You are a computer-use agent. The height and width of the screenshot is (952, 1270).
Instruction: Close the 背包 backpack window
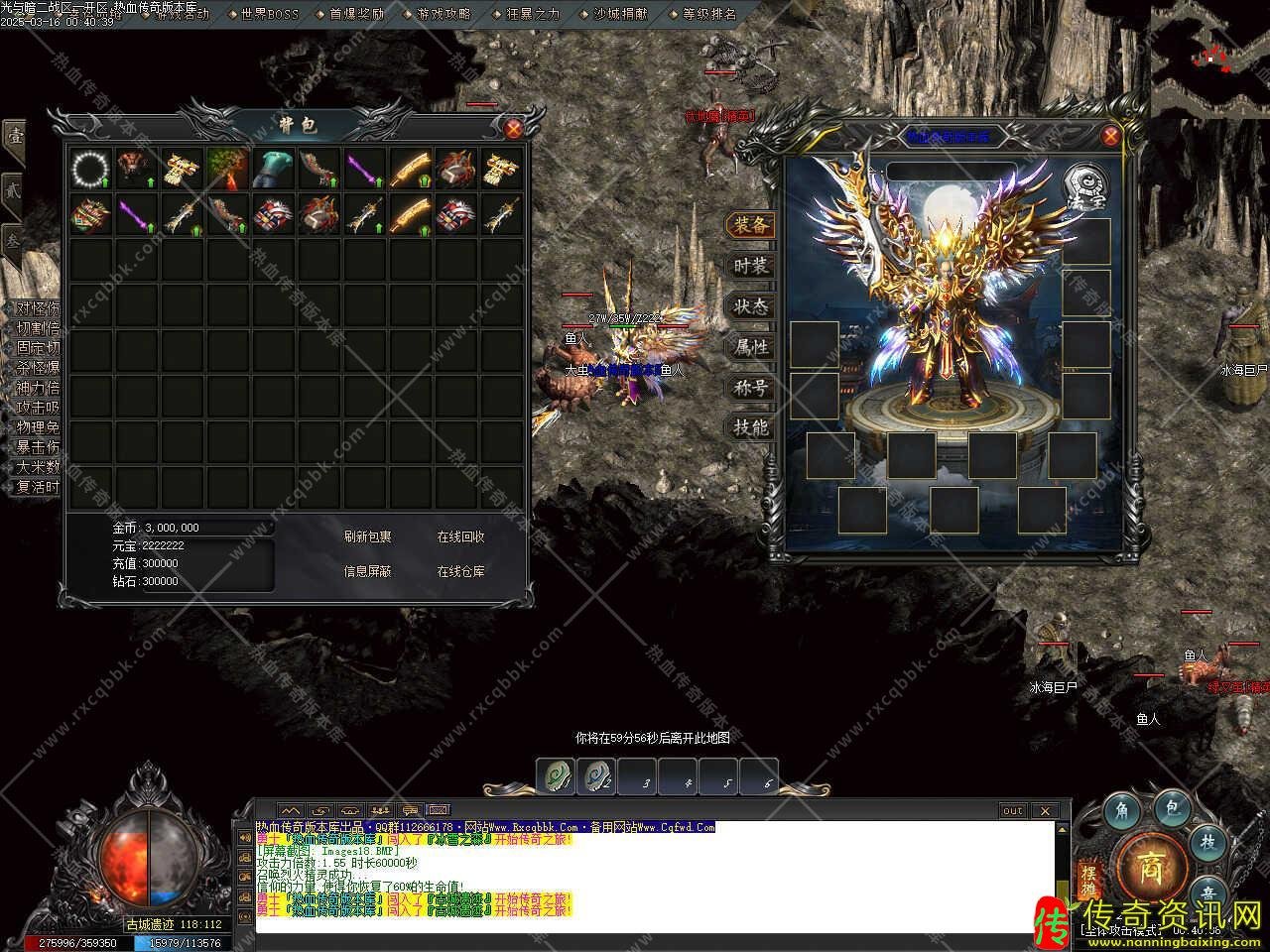pyautogui.click(x=513, y=128)
